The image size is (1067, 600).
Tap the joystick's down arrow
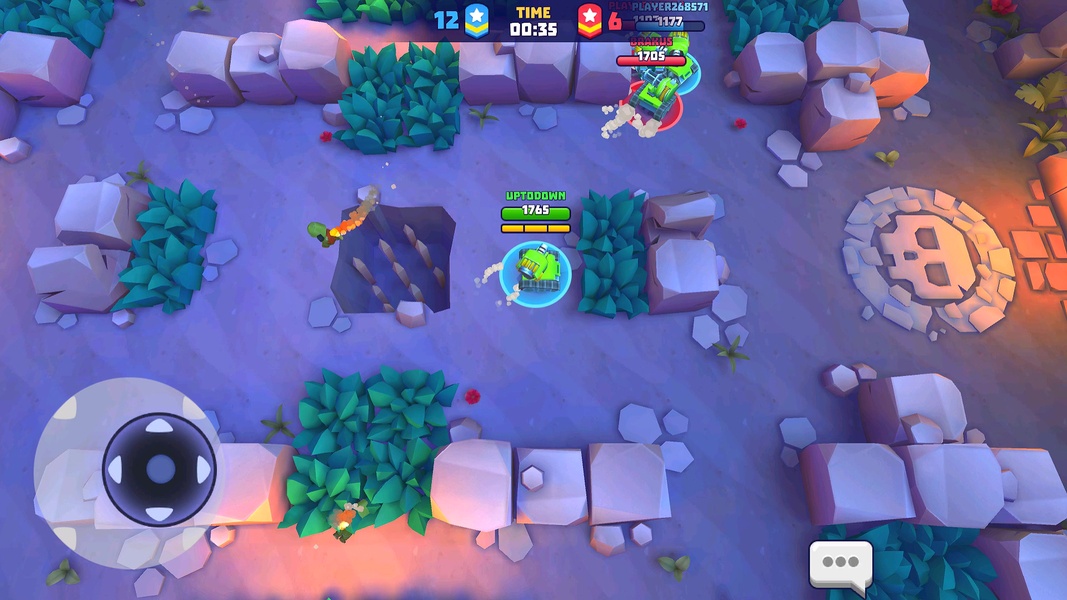(160, 512)
